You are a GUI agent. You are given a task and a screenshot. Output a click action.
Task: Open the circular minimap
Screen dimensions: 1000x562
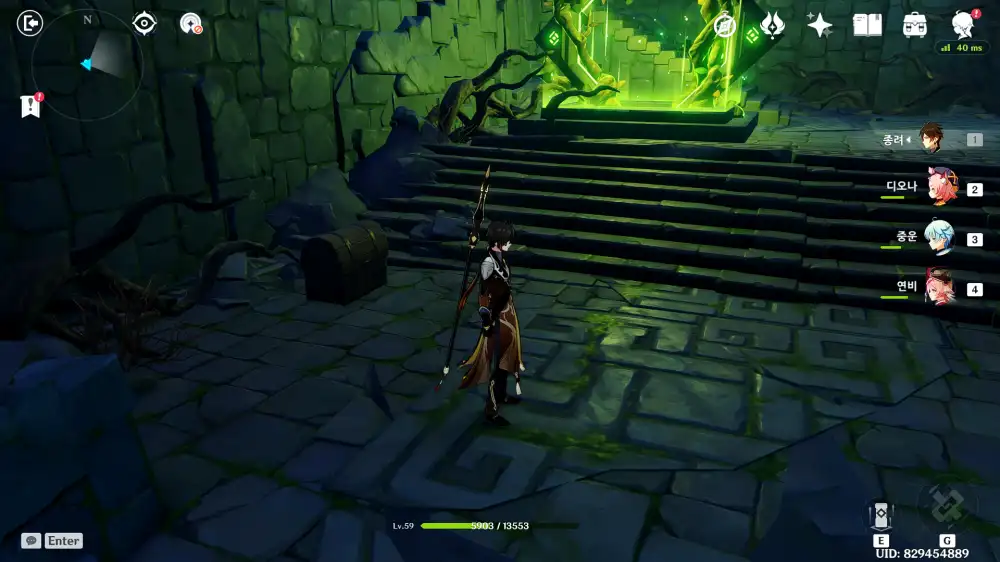click(86, 64)
